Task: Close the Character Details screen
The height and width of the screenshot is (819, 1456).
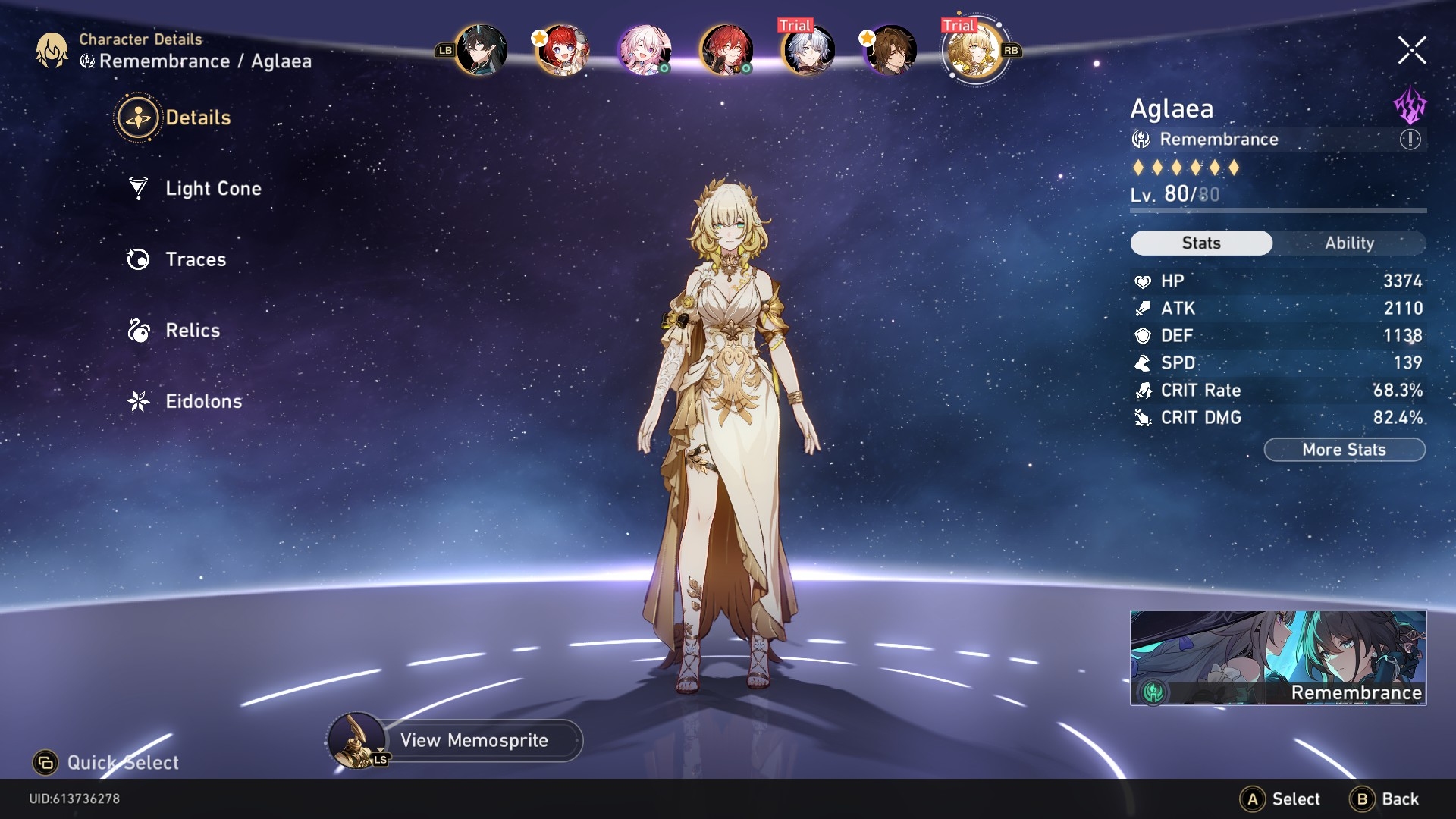Action: point(1411,51)
